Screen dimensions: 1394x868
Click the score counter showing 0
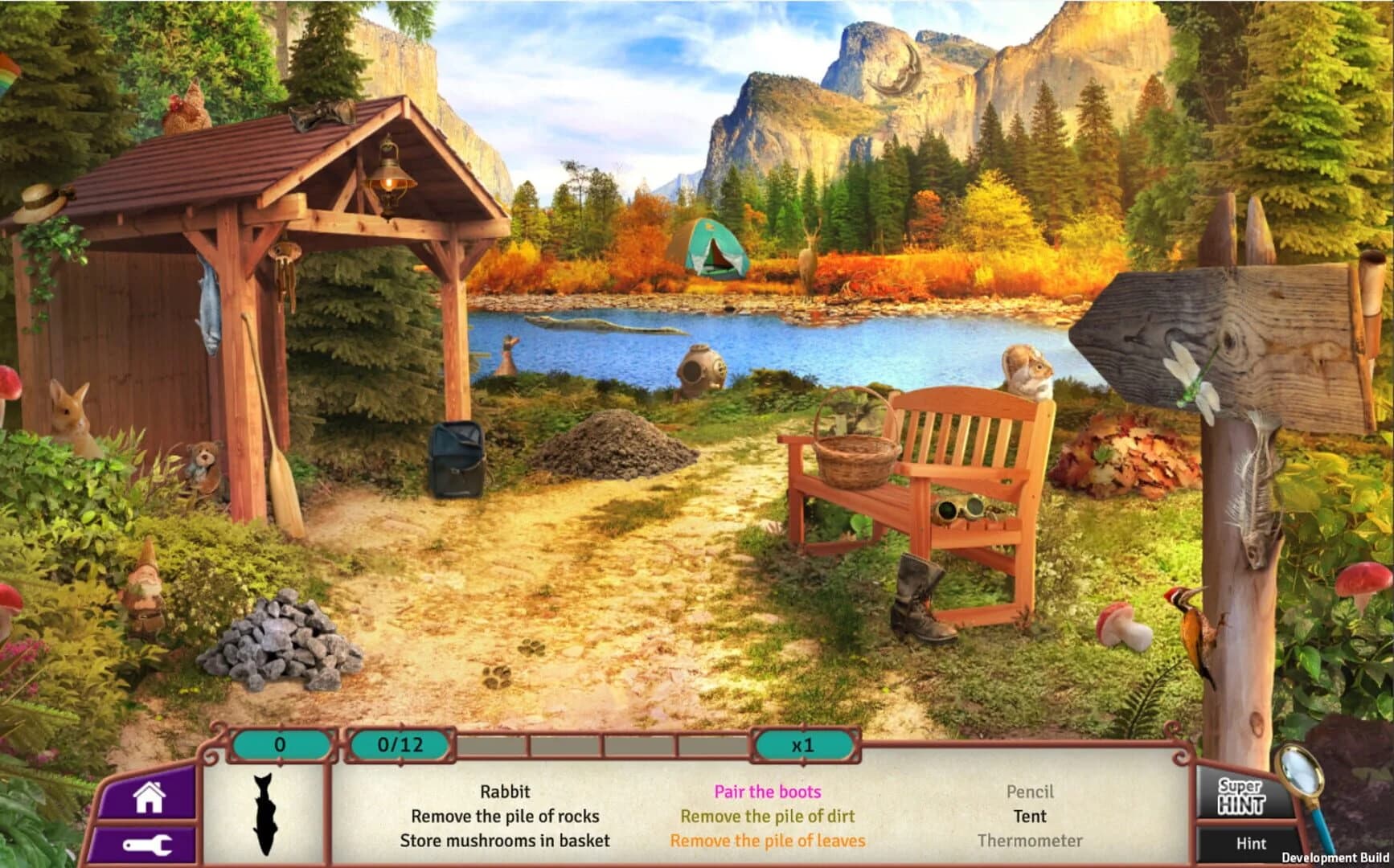[x=280, y=747]
